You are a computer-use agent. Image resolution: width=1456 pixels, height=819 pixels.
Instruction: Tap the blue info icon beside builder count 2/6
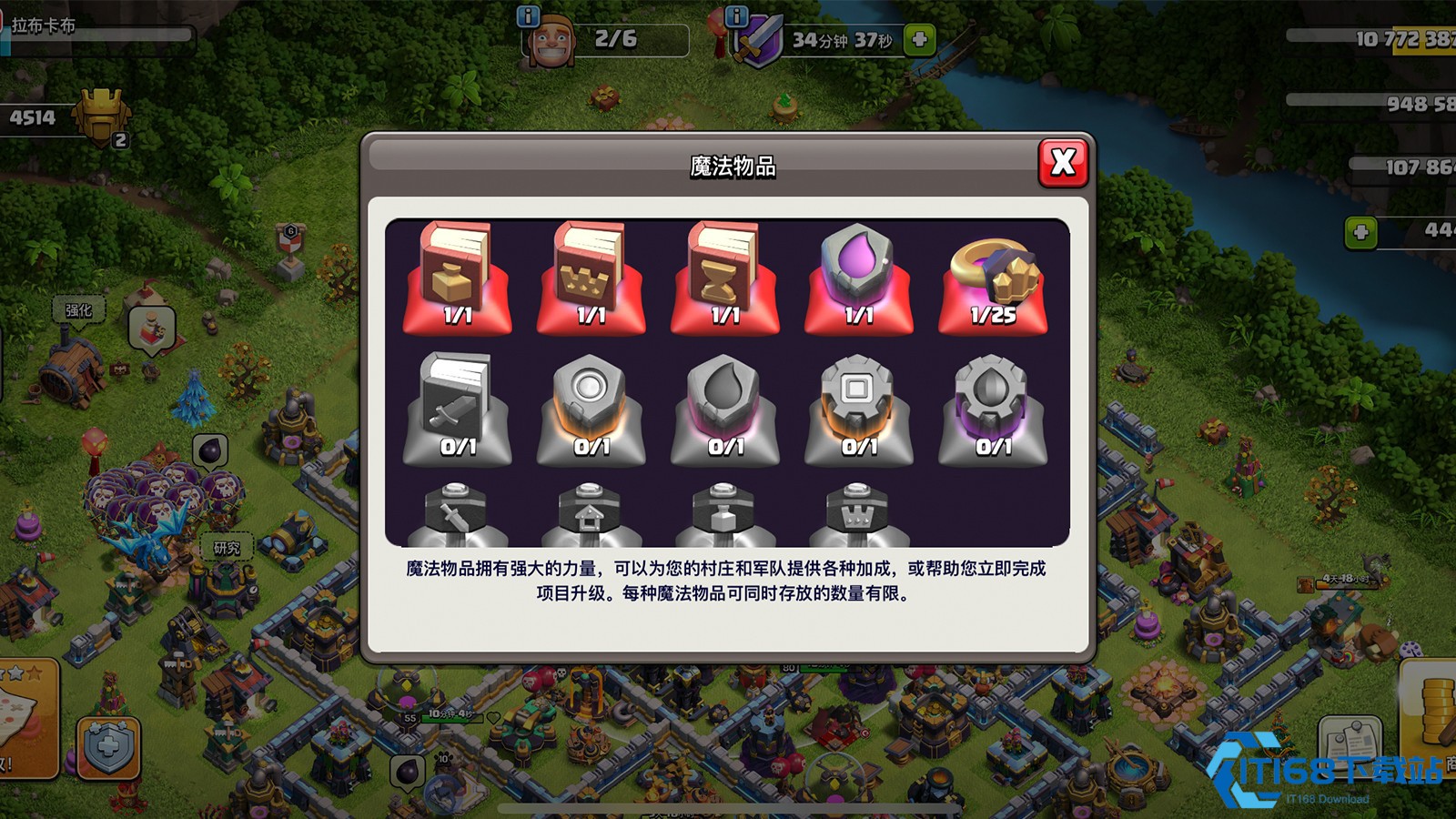526,15
